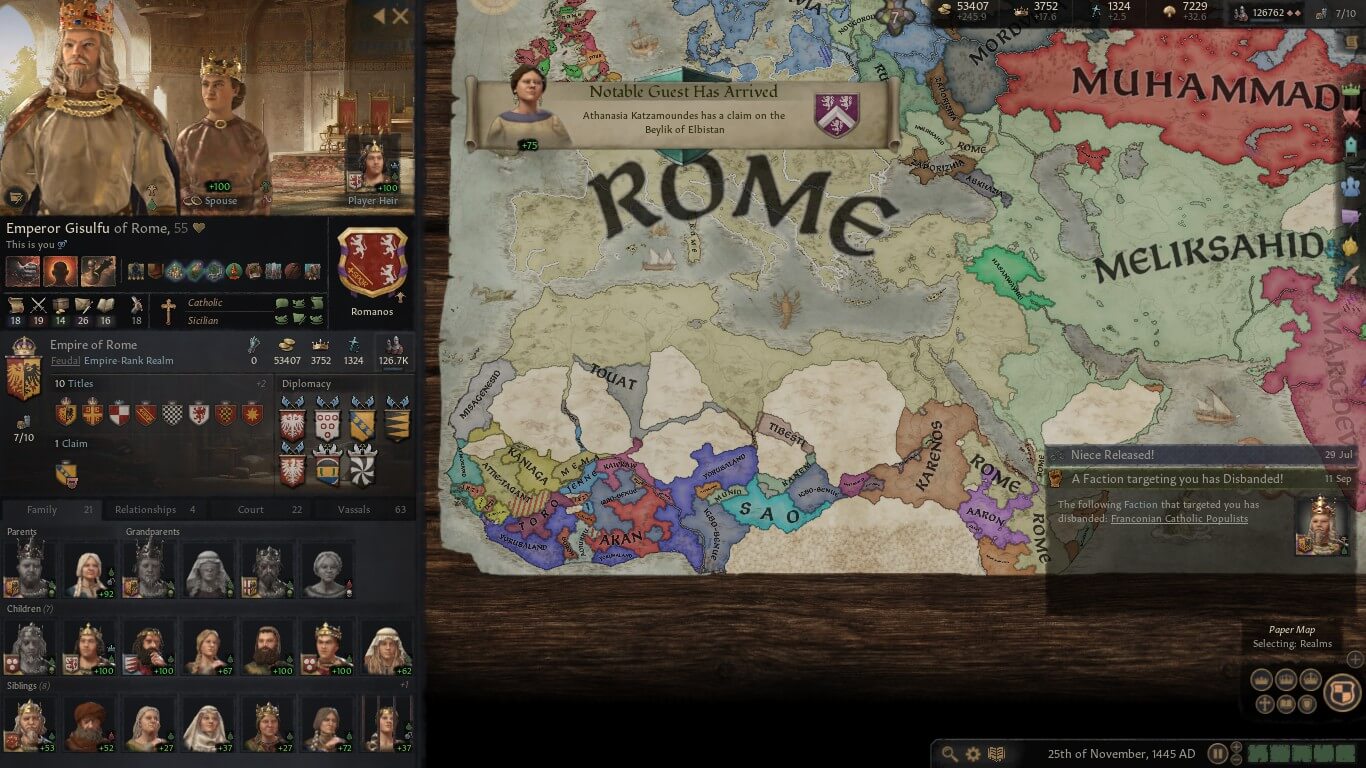Open the character finder magnifying glass
Viewport: 1366px width, 768px height.
948,754
